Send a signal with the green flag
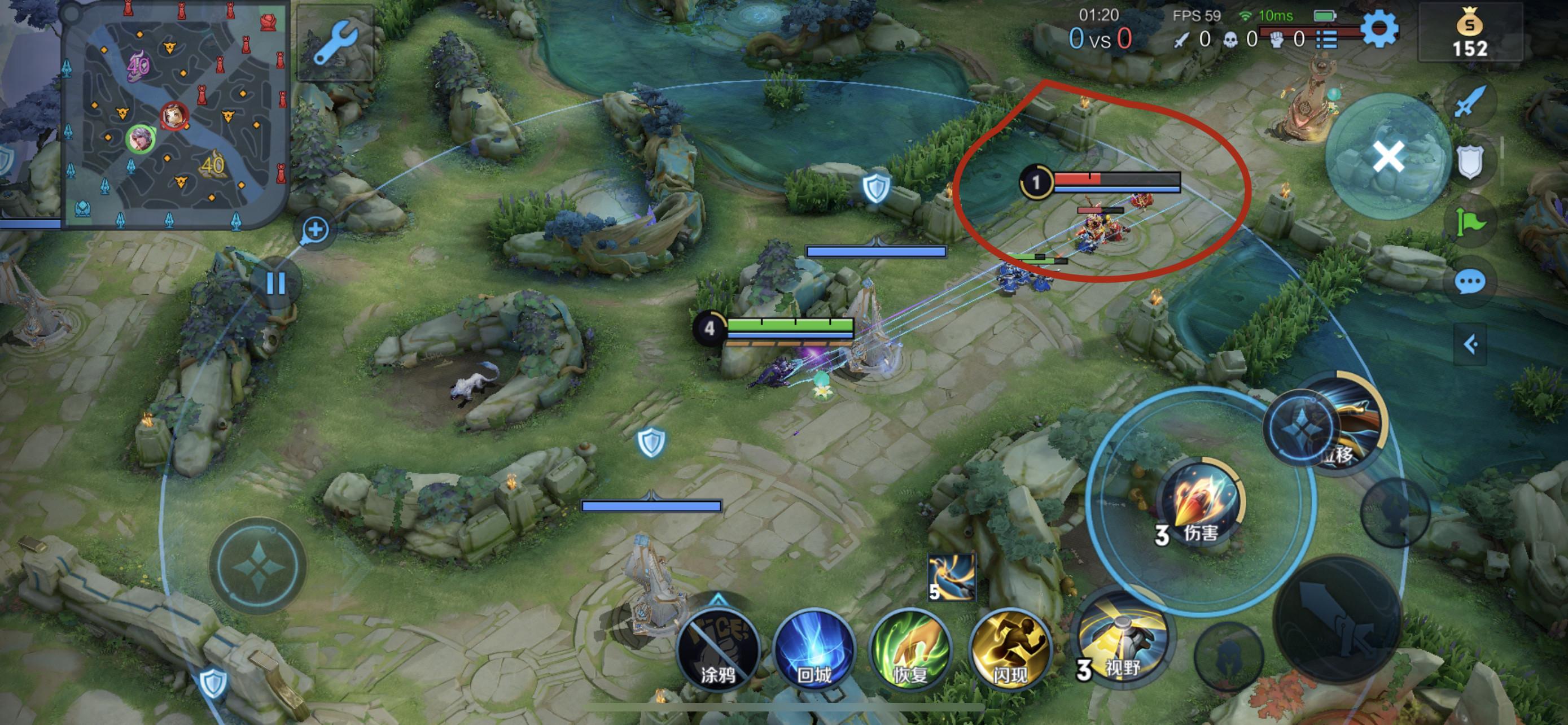This screenshot has width=1568, height=725. pos(1469,222)
